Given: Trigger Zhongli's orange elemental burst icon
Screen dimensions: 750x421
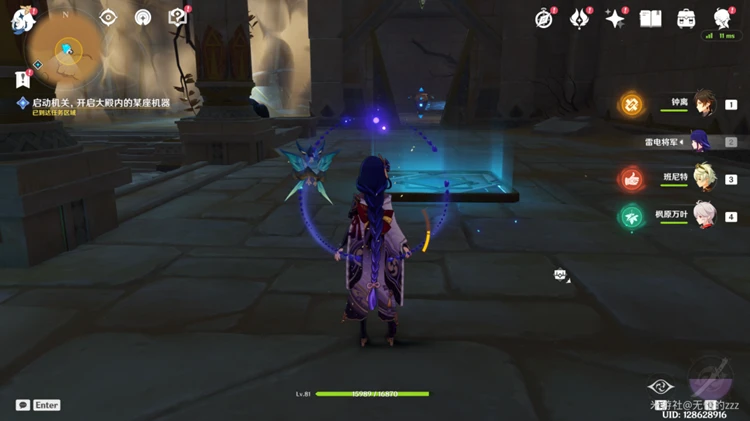Looking at the screenshot, I should [631, 103].
